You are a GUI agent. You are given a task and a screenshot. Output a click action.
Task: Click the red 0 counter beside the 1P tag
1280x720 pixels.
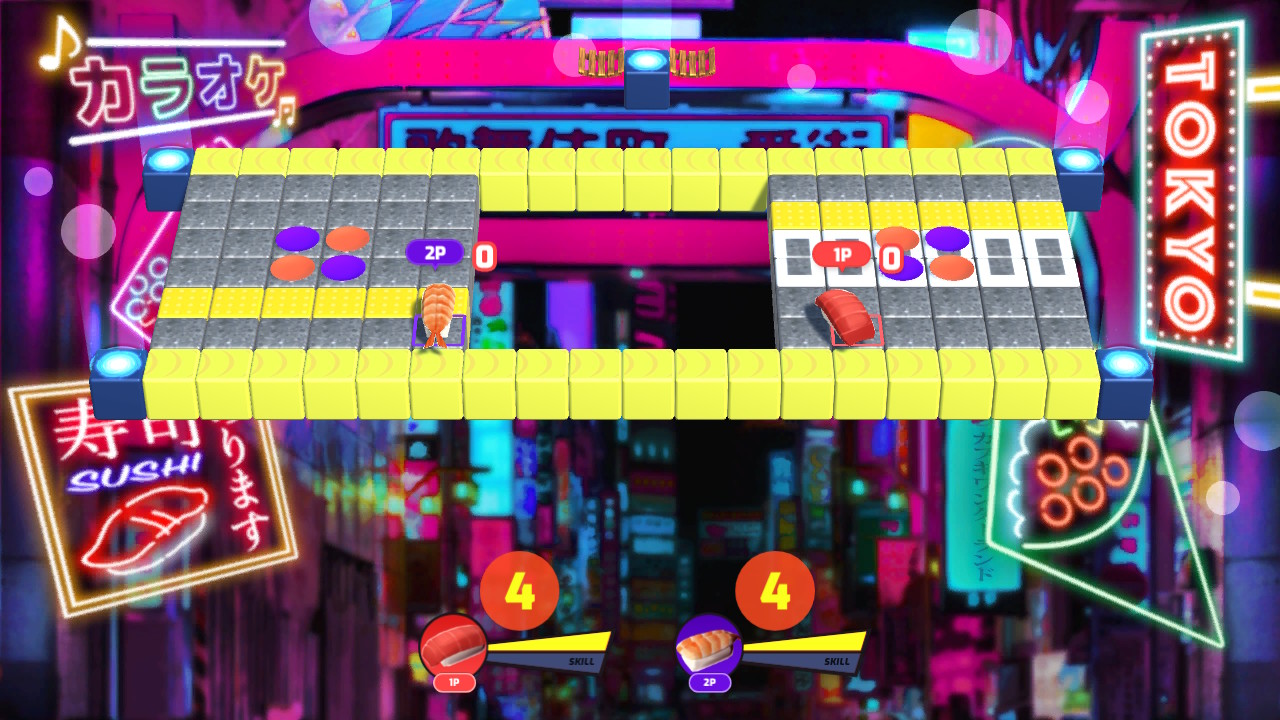point(890,257)
